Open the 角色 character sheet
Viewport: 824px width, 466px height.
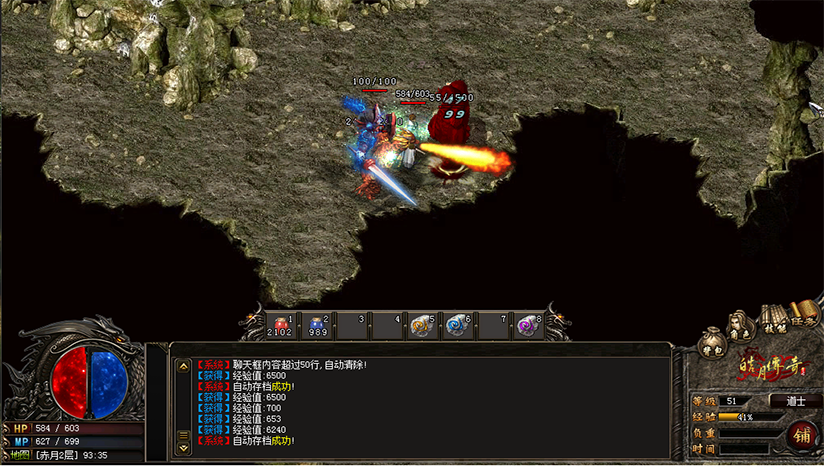tap(740, 325)
